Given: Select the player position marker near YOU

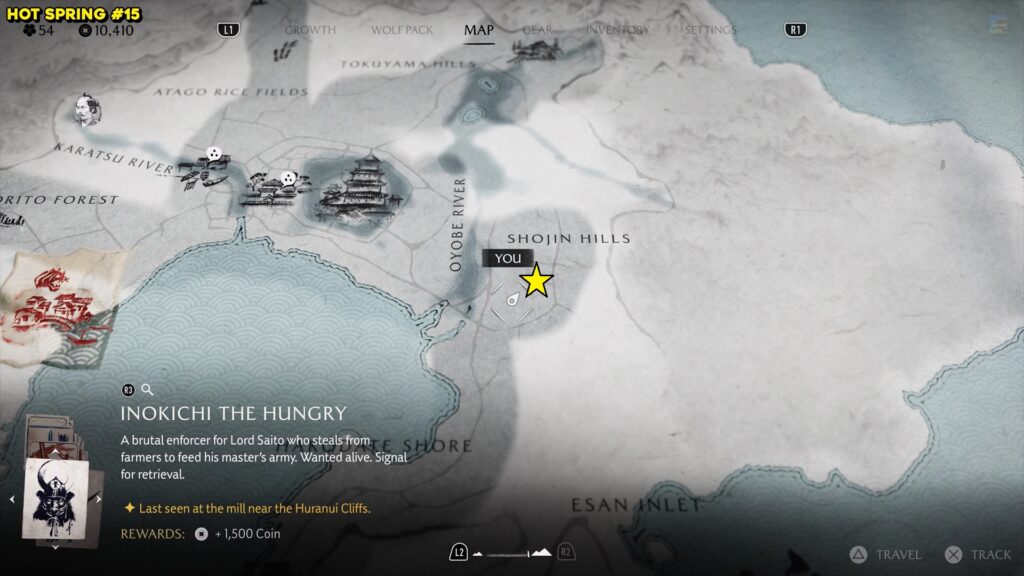Looking at the screenshot, I should click(512, 298).
